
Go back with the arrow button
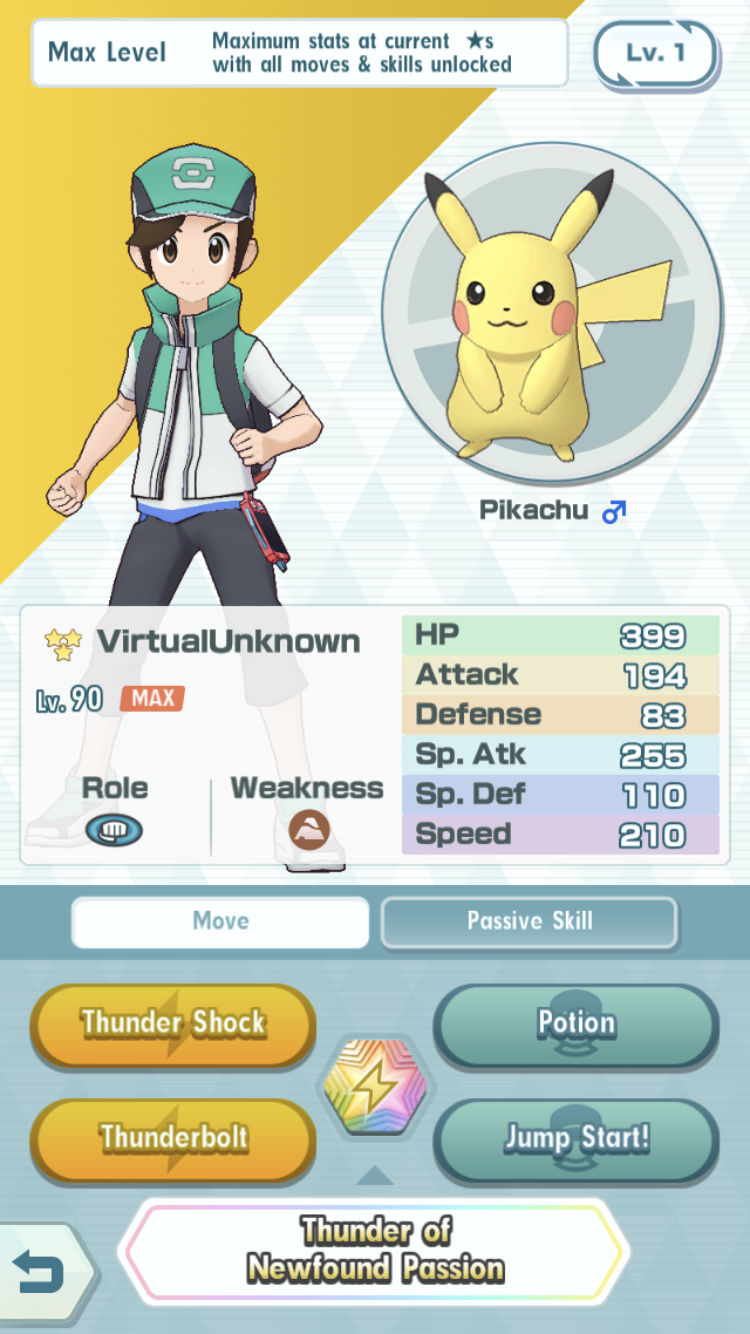40,1272
